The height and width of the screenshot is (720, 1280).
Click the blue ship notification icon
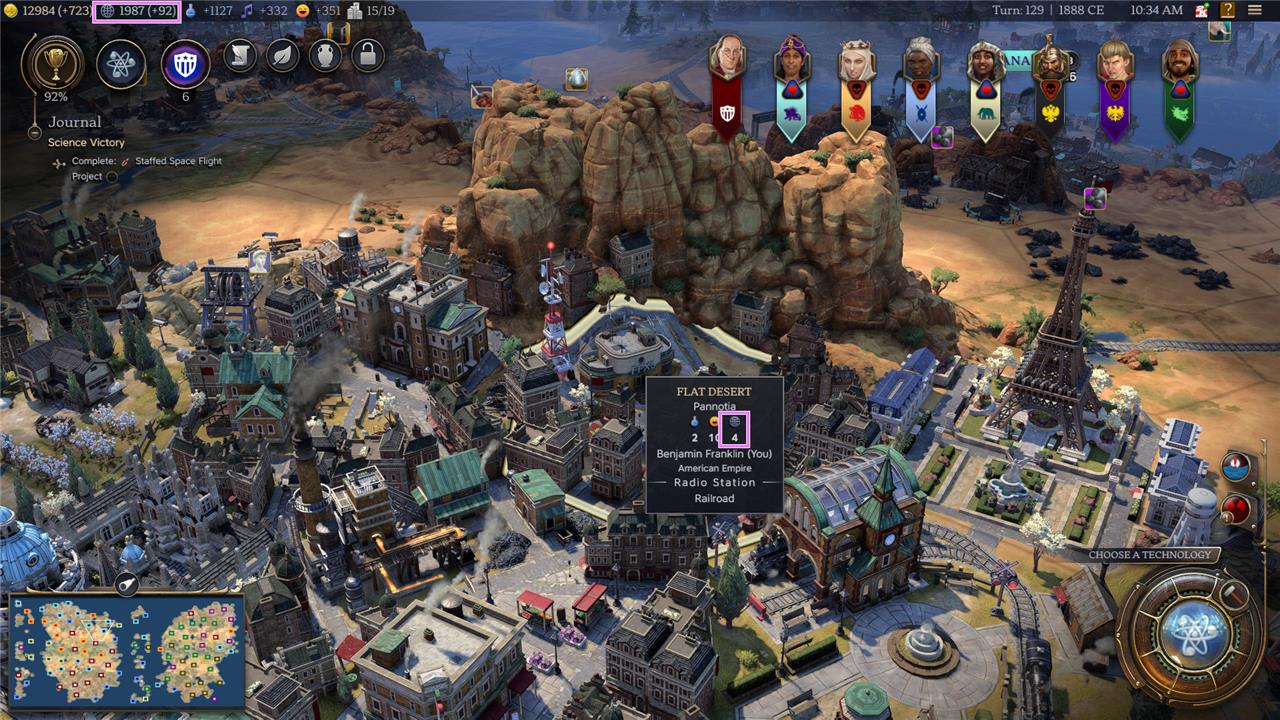coord(1239,468)
